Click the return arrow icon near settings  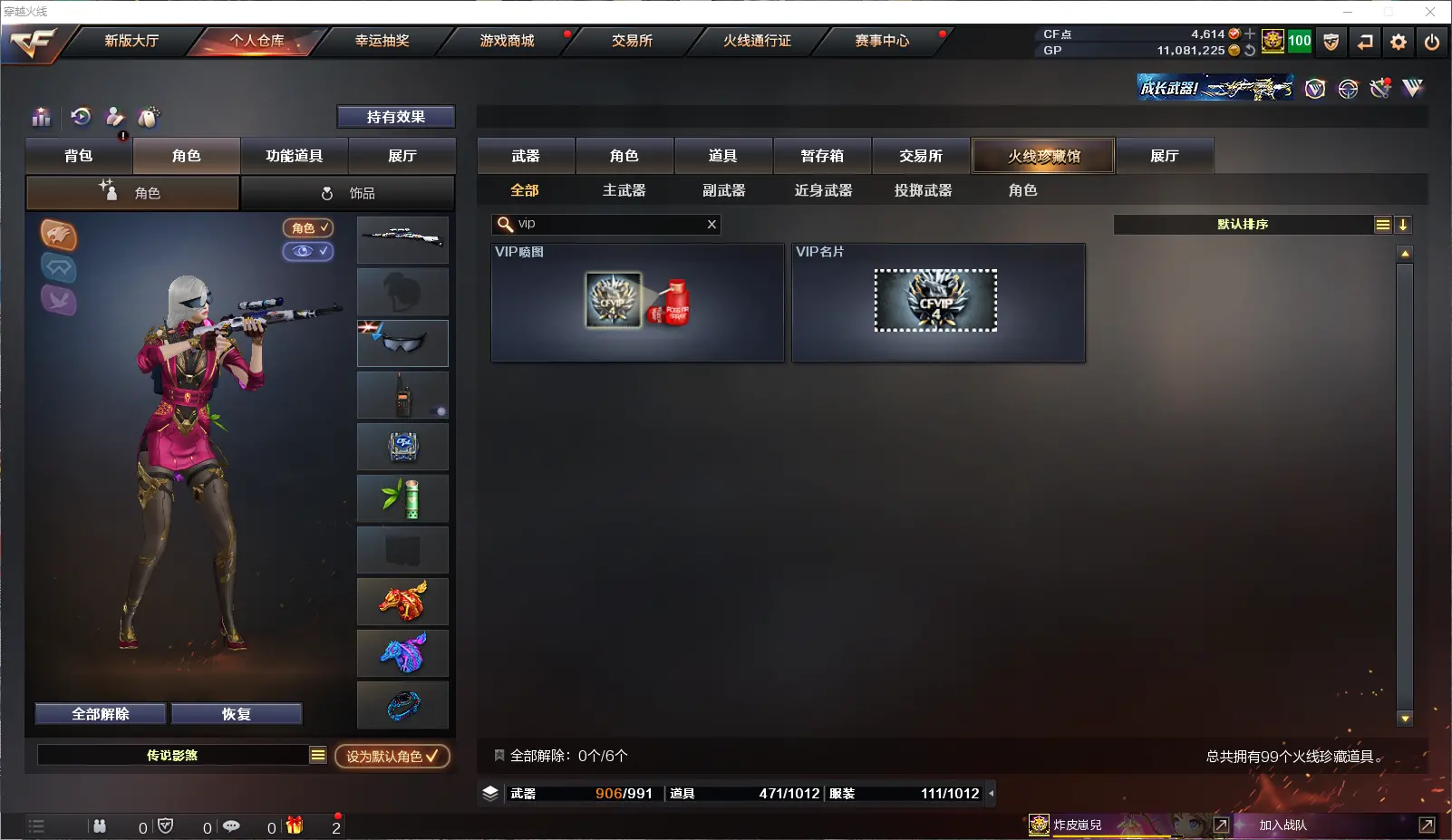tap(1365, 42)
